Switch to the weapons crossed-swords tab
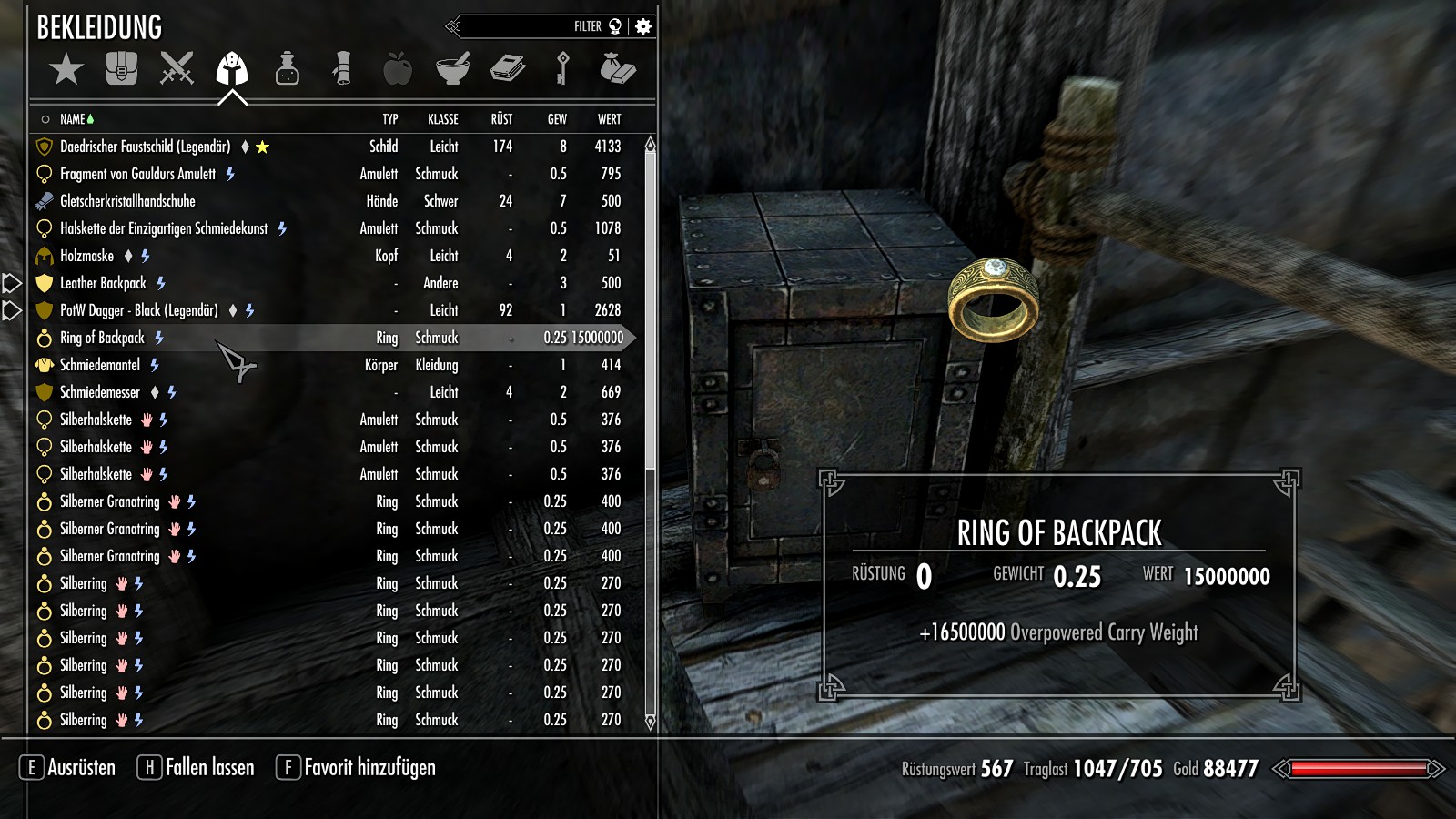The height and width of the screenshot is (819, 1456). click(x=177, y=69)
